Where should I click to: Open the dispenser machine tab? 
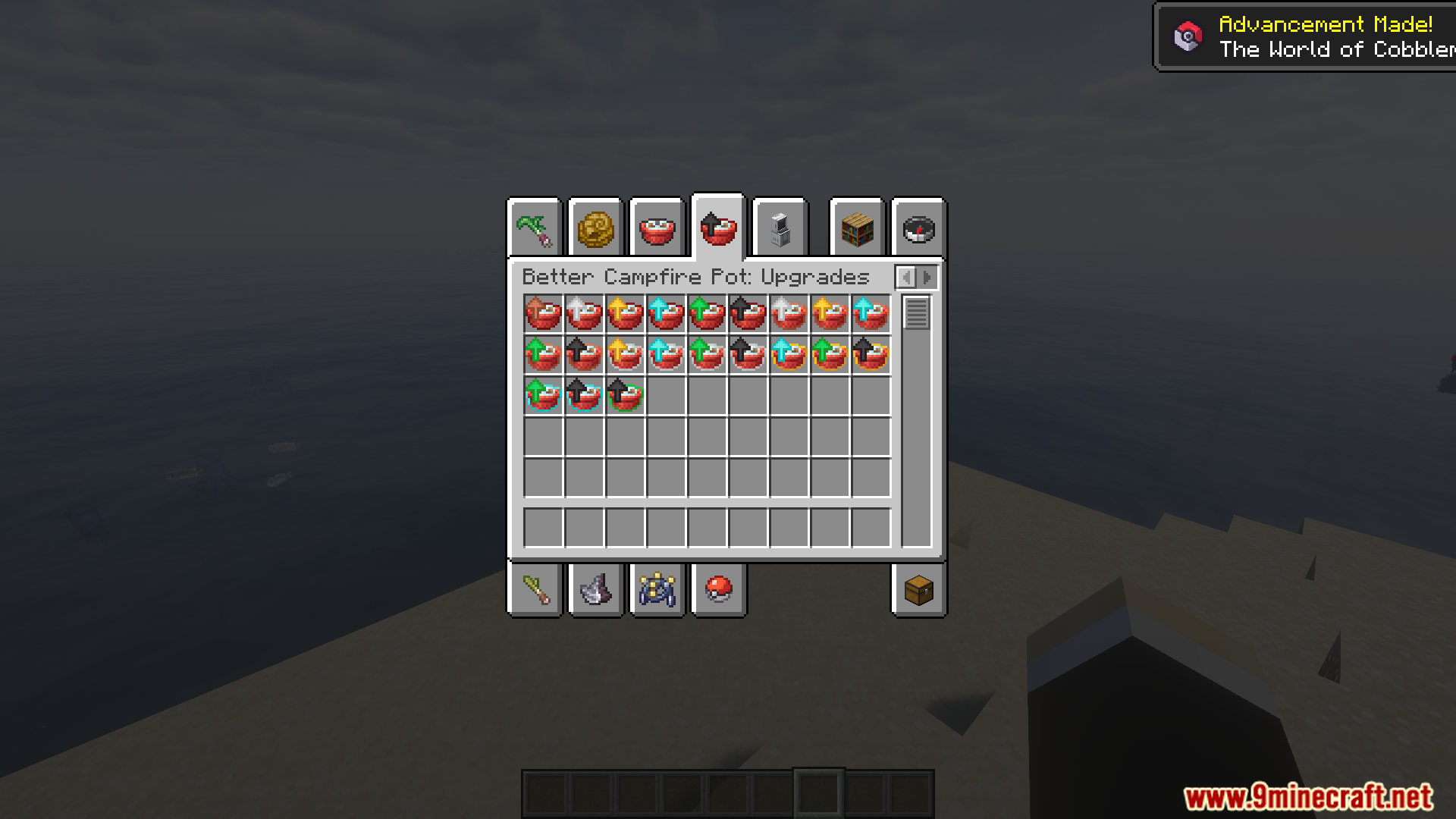(x=780, y=228)
